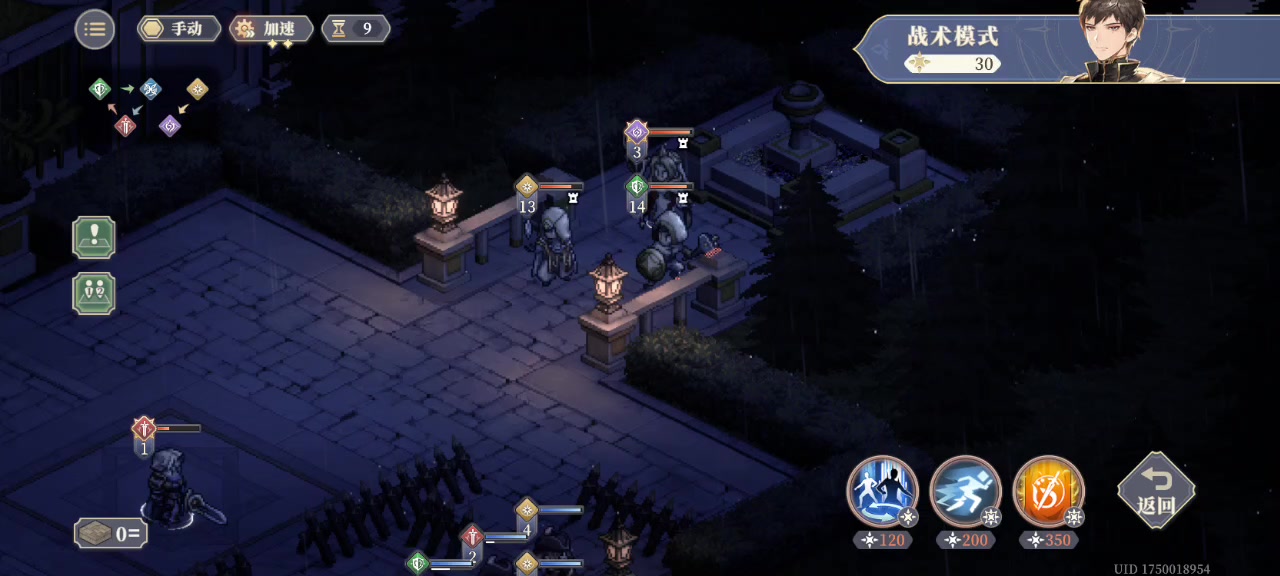Viewport: 1280px width, 576px height.
Task: Click the commander portrait in 战术模式 banner
Action: pyautogui.click(x=1118, y=42)
